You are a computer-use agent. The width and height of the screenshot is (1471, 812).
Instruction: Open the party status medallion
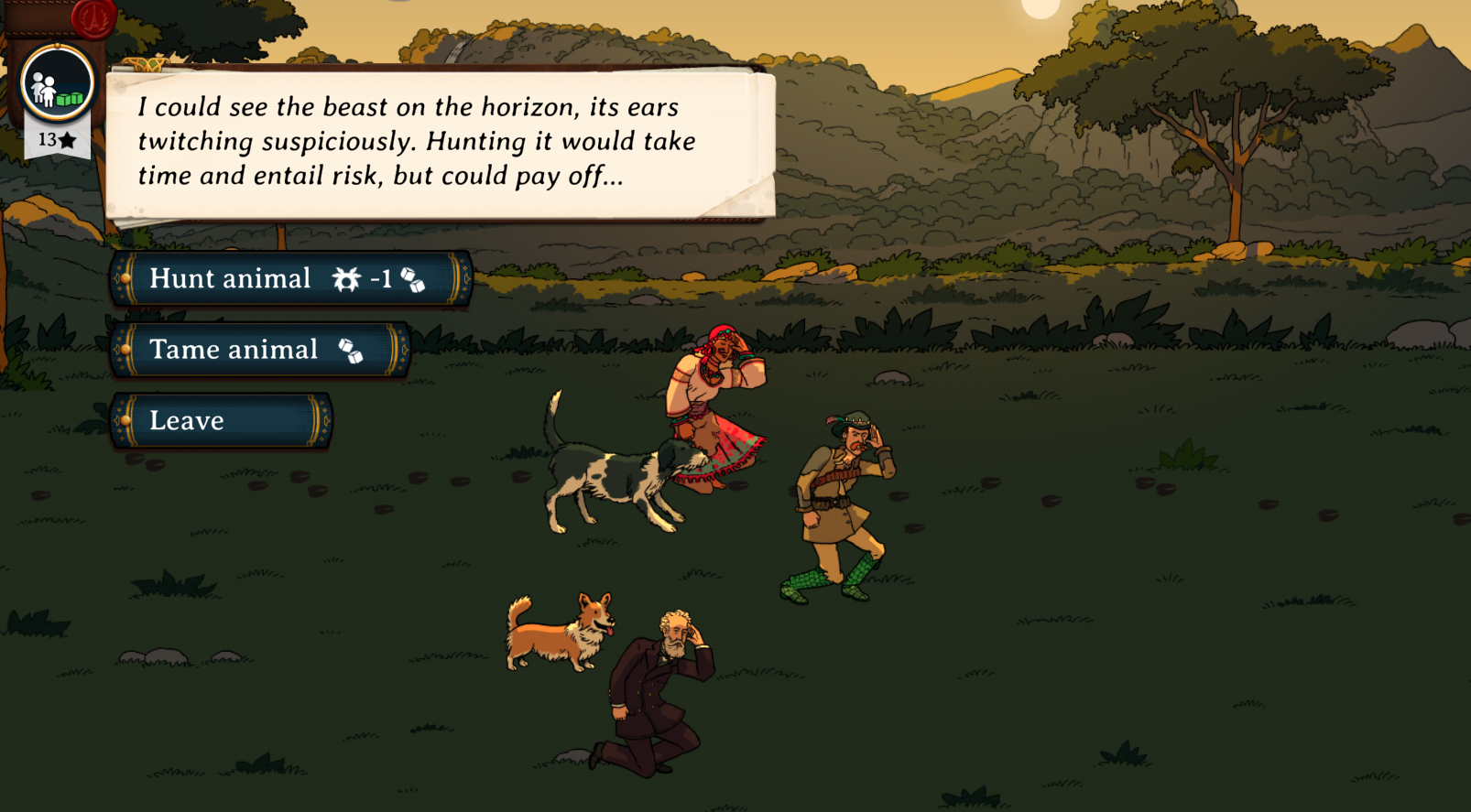tap(57, 84)
